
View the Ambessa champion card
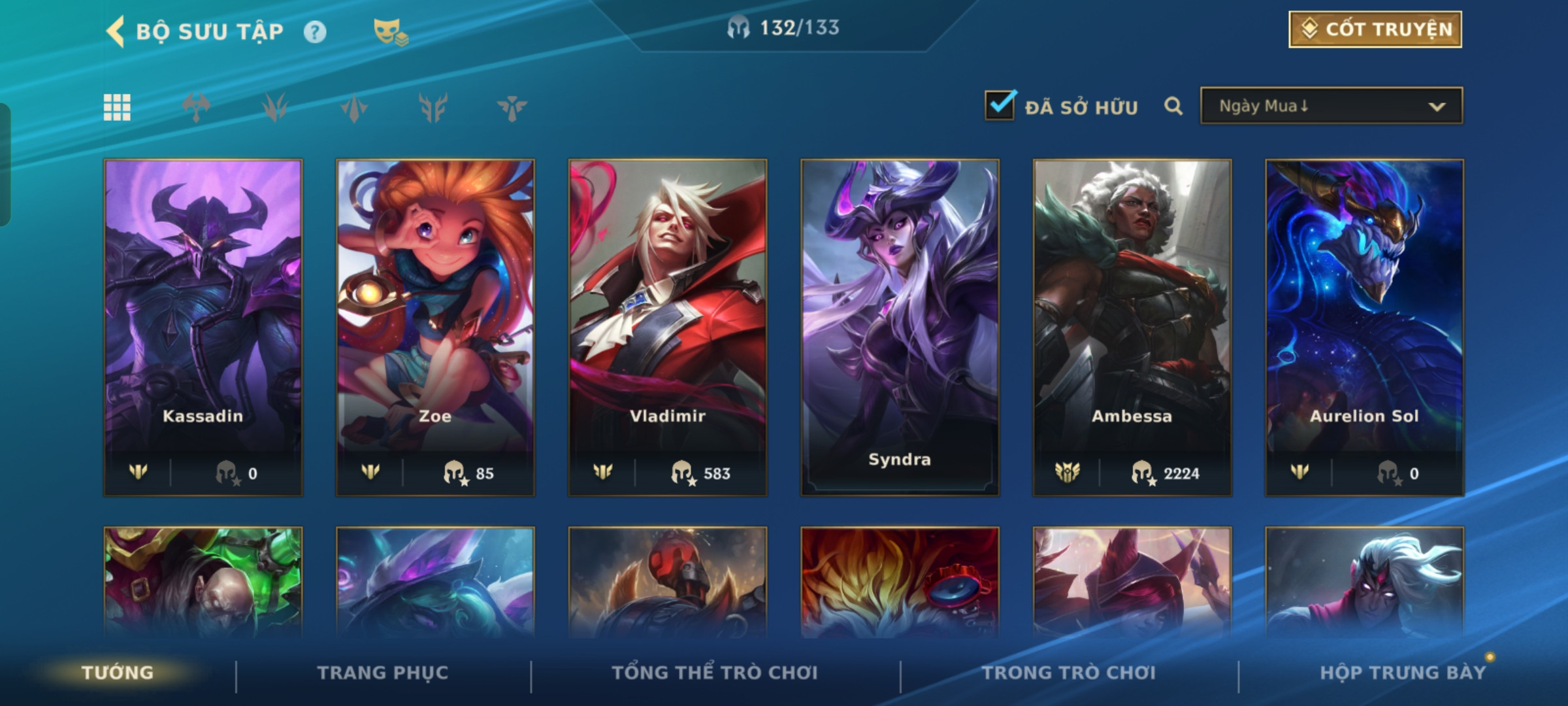1132,327
